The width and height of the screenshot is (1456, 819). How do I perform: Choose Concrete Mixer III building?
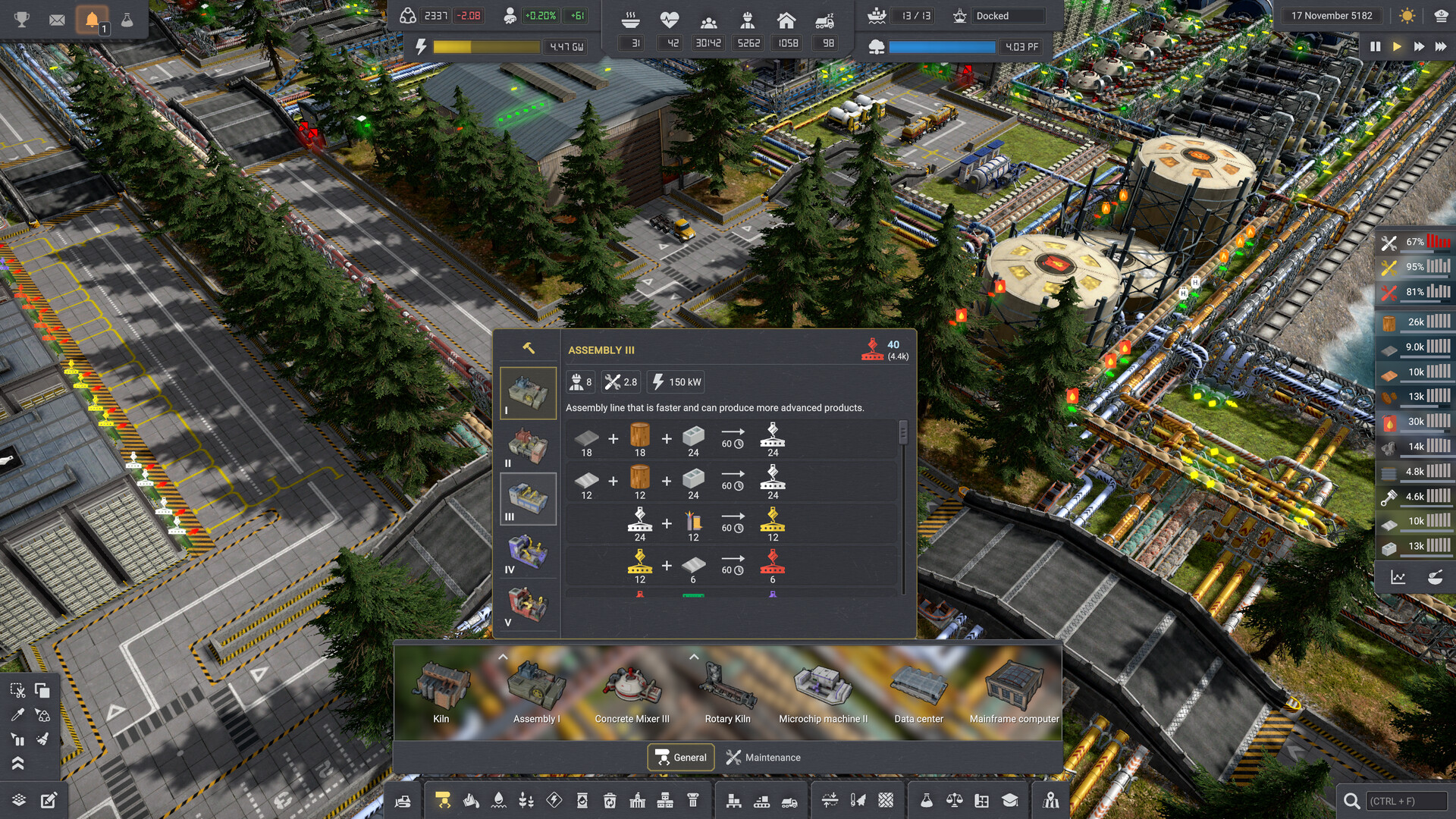(x=632, y=692)
